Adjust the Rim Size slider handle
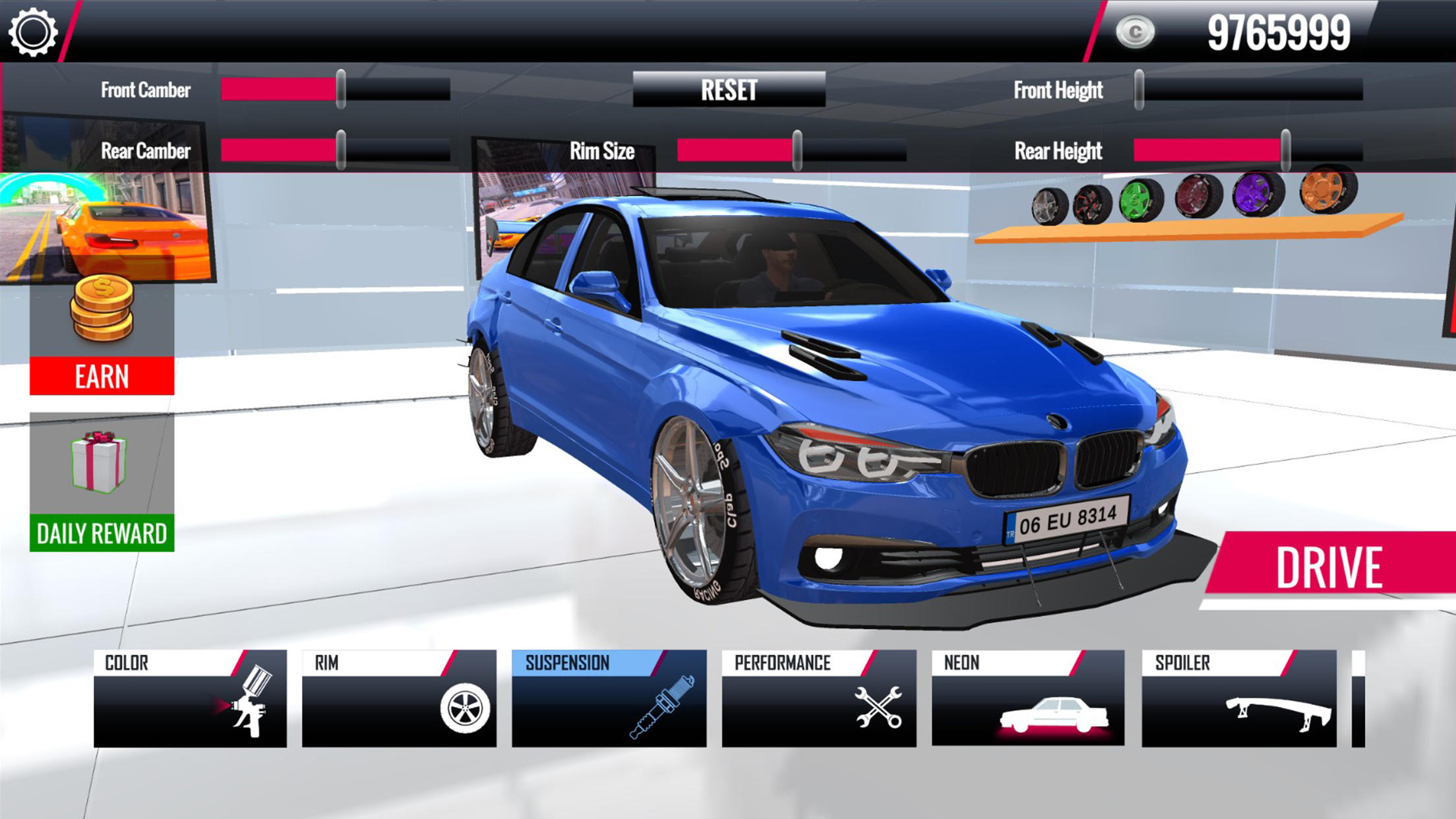The image size is (1456, 819). (797, 150)
